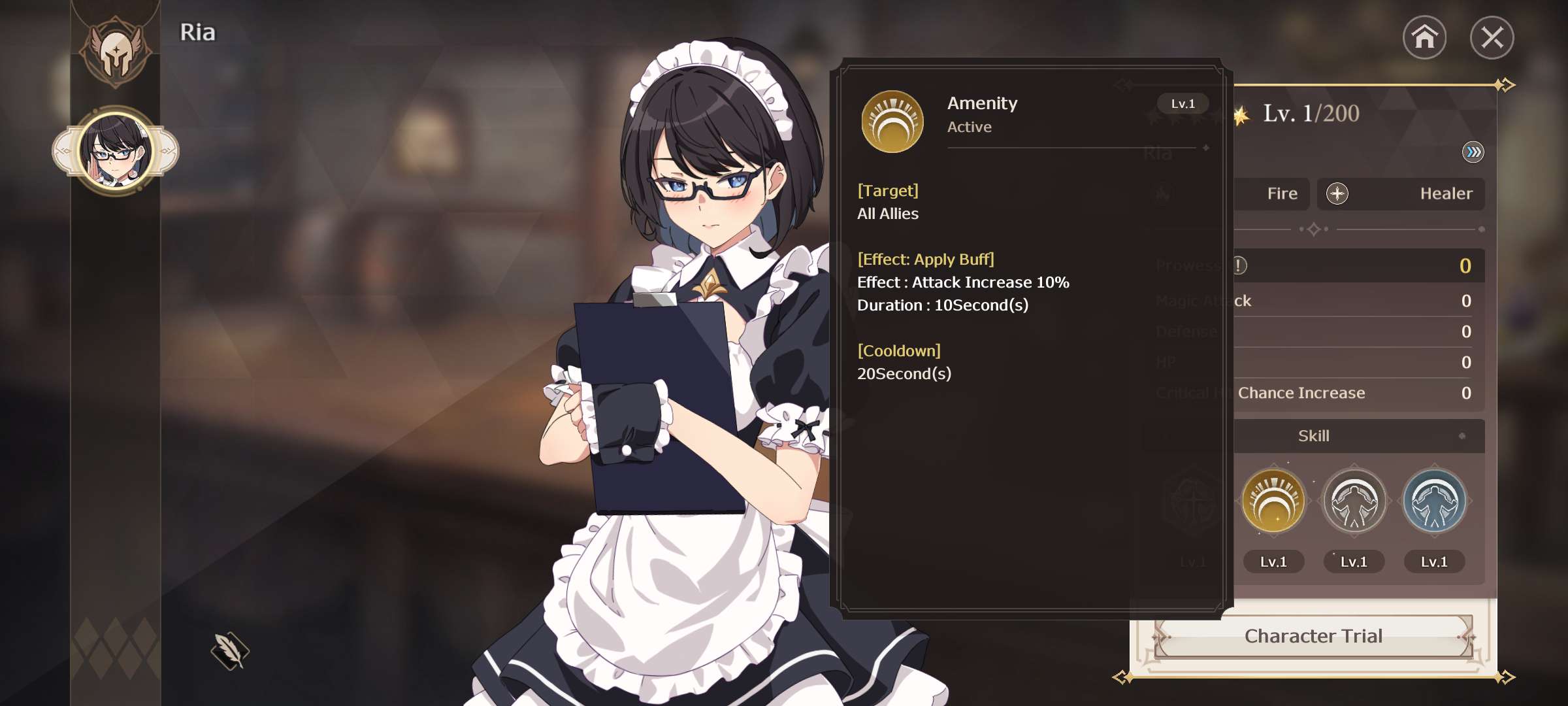Select the grey figure skill icon
This screenshot has width=1568, height=706.
pyautogui.click(x=1354, y=501)
